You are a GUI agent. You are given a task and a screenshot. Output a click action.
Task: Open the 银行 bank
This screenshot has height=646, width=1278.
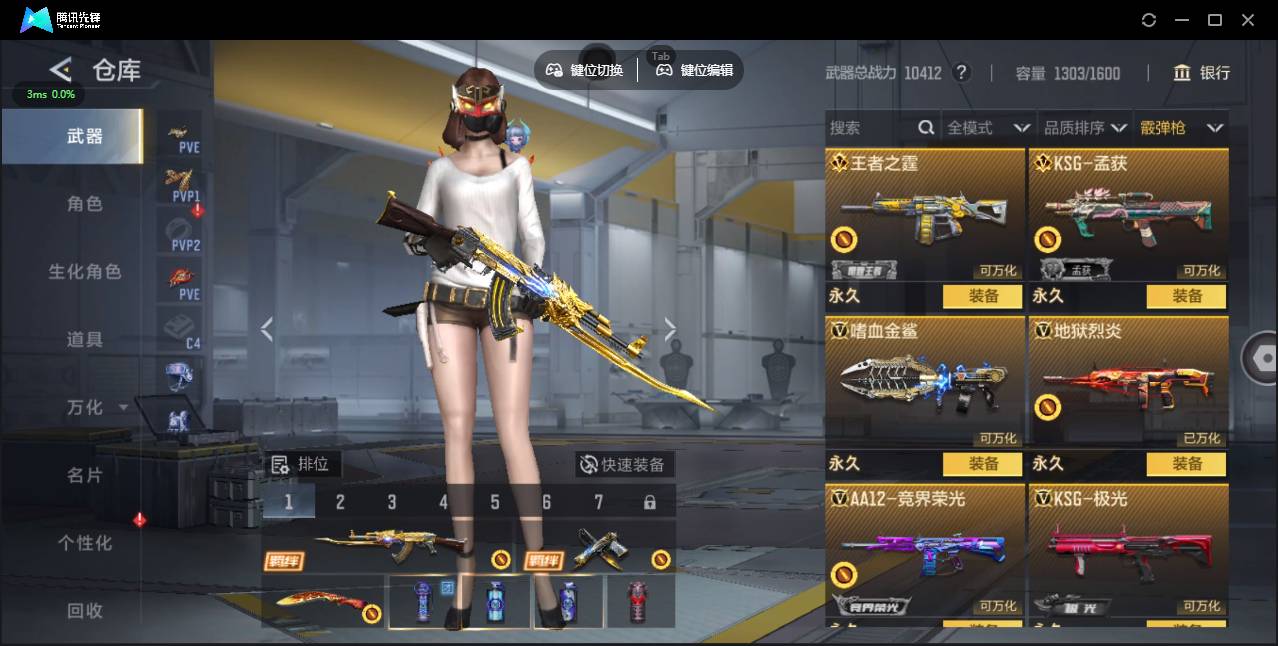(x=1202, y=73)
